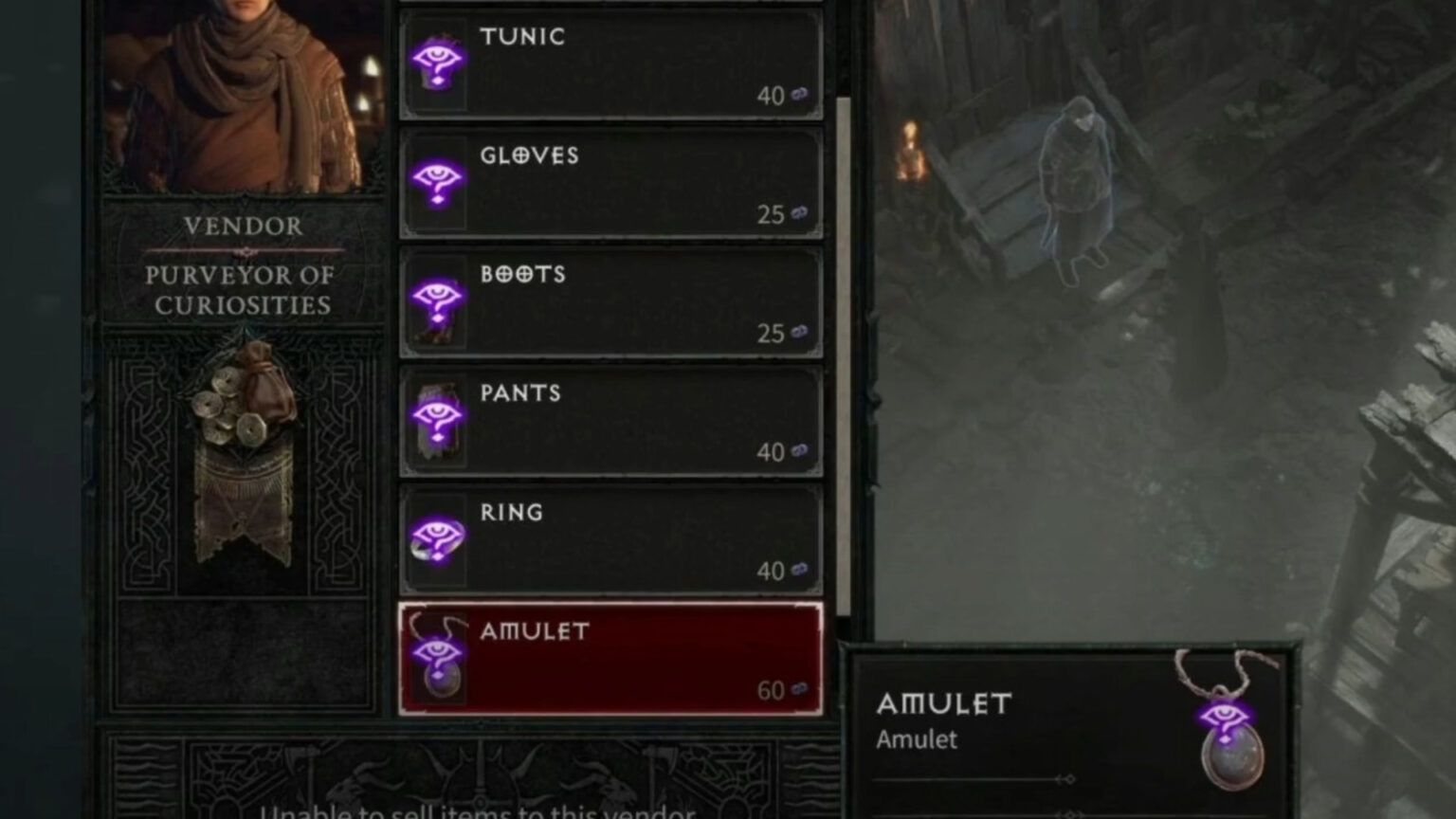Click the Tunic item icon with purple eye

point(436,64)
